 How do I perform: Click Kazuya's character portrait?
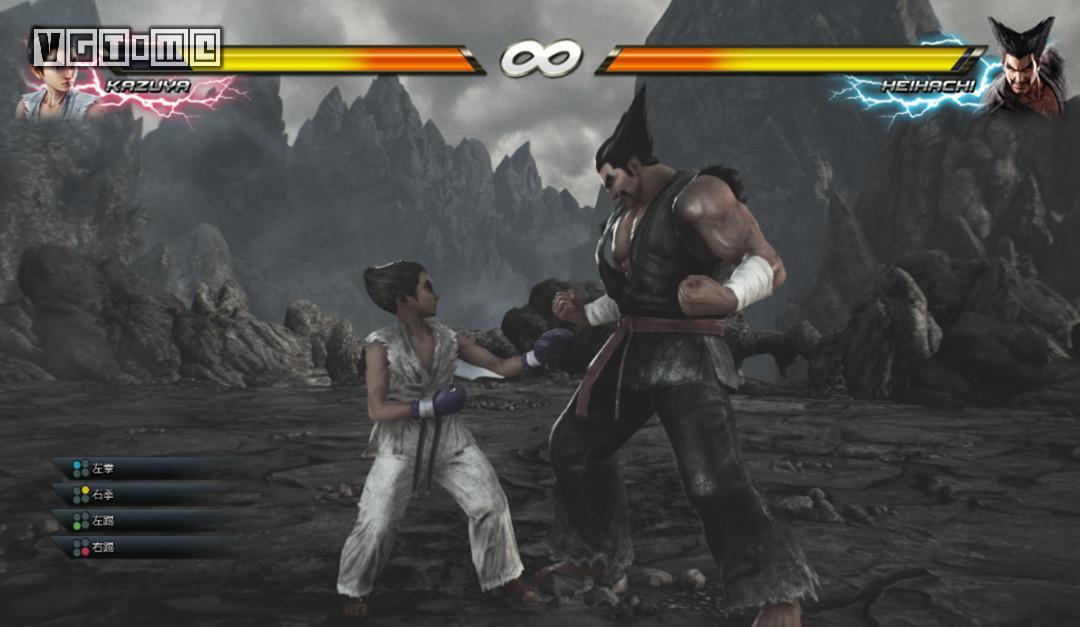pos(52,88)
